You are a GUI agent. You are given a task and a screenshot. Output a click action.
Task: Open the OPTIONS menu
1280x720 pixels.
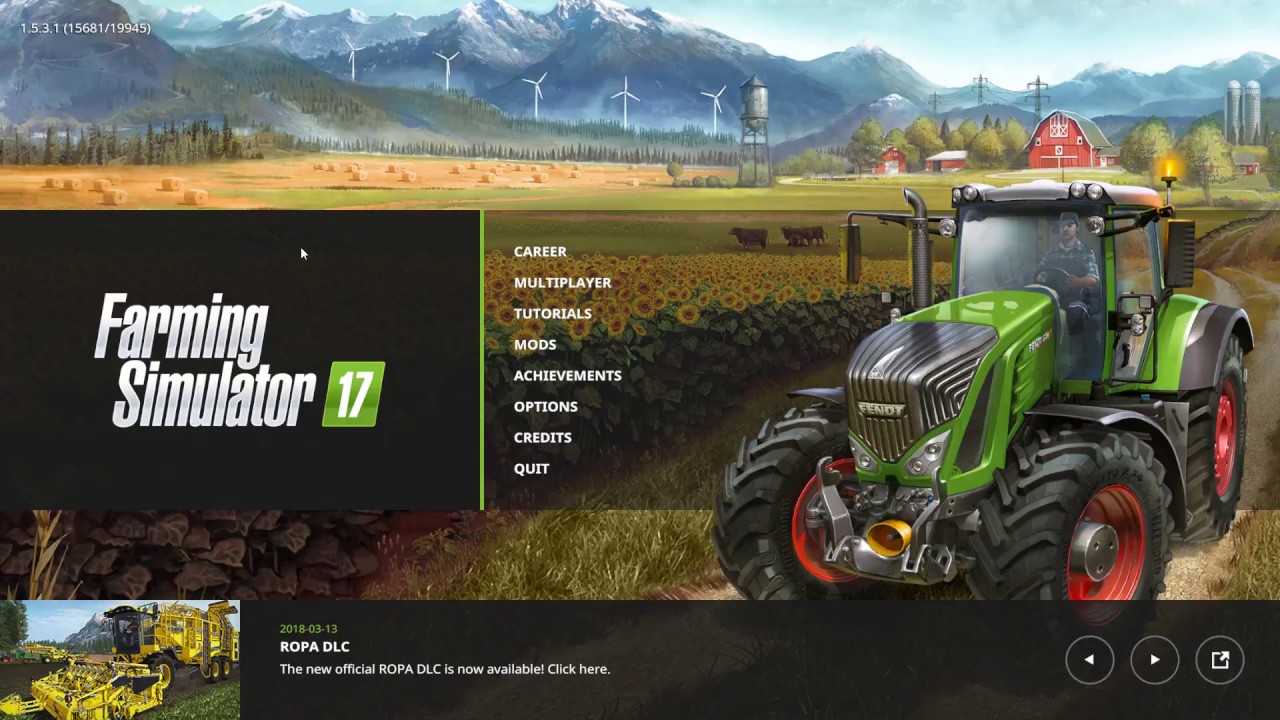click(x=545, y=406)
